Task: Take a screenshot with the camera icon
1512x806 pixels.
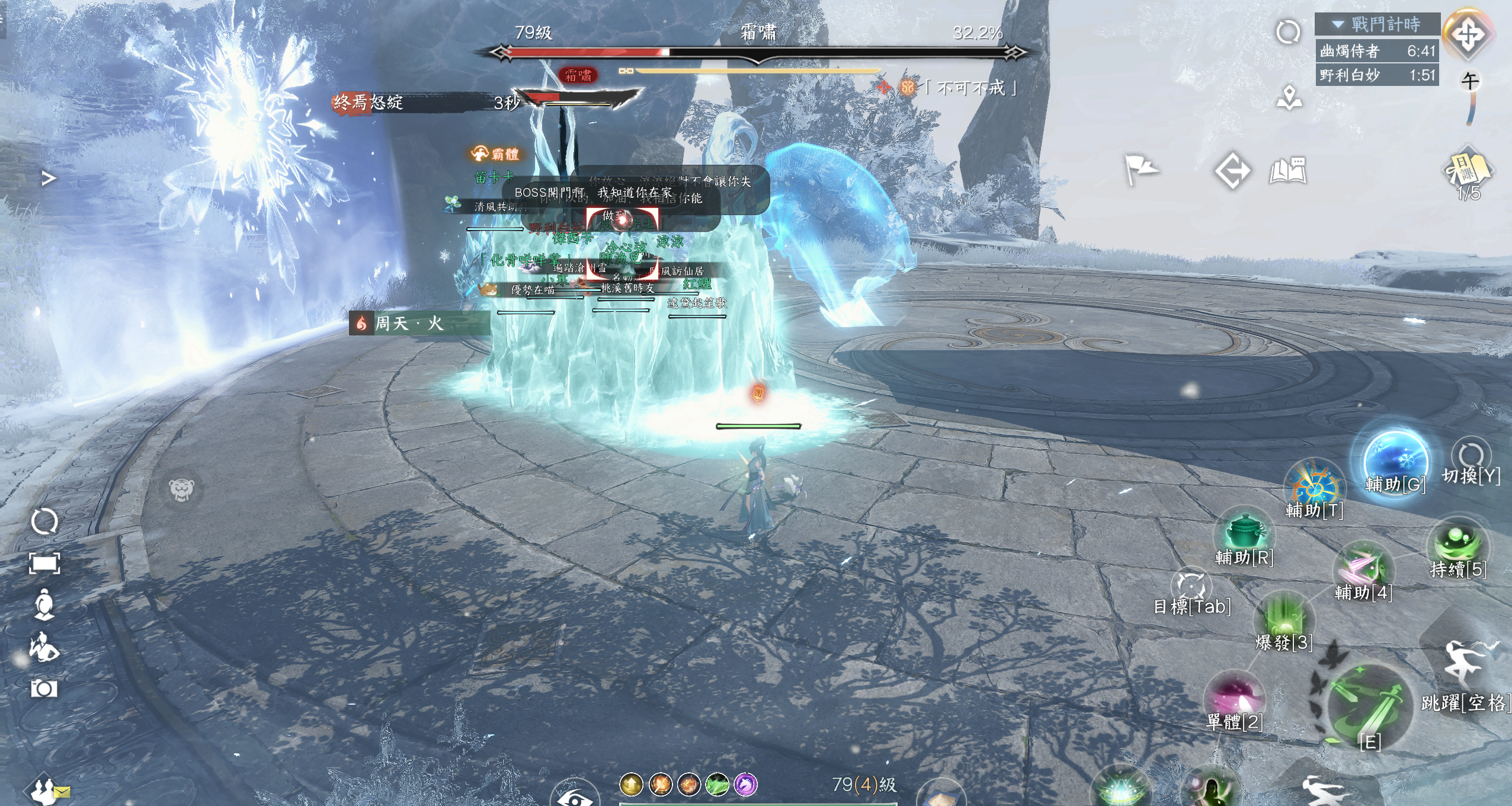Action: (x=44, y=689)
